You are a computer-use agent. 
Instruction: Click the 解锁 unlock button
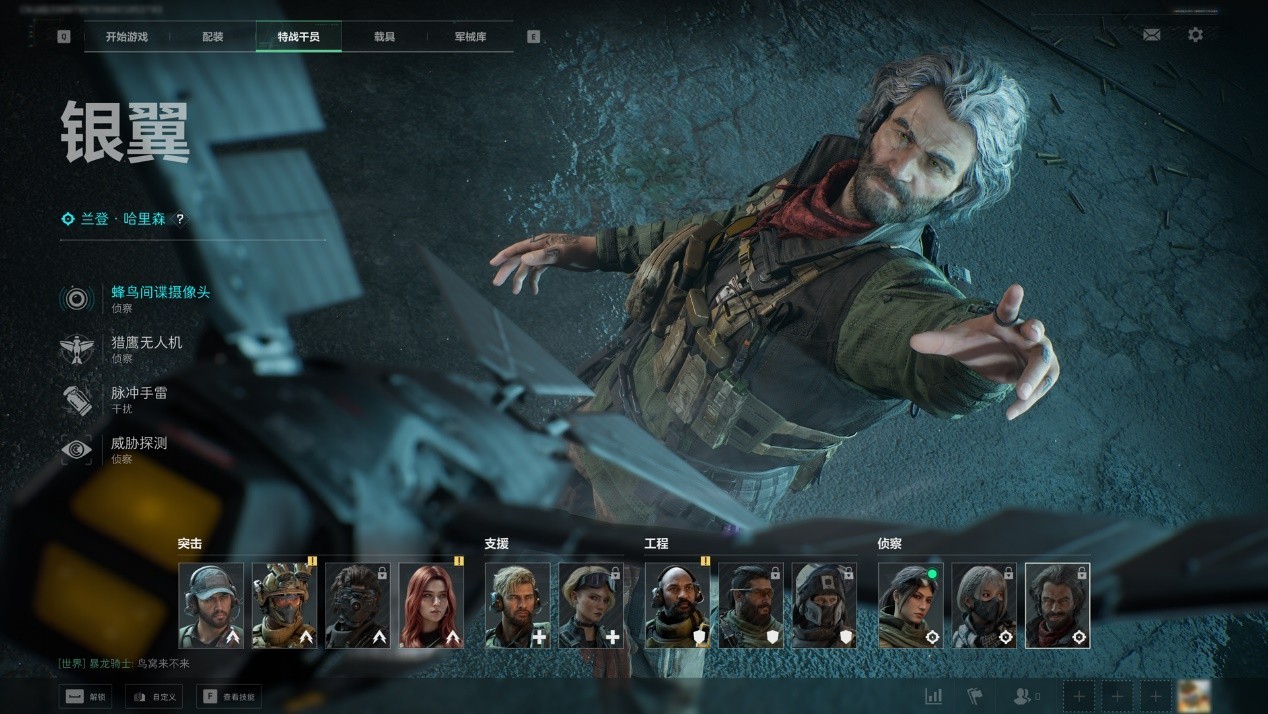85,696
